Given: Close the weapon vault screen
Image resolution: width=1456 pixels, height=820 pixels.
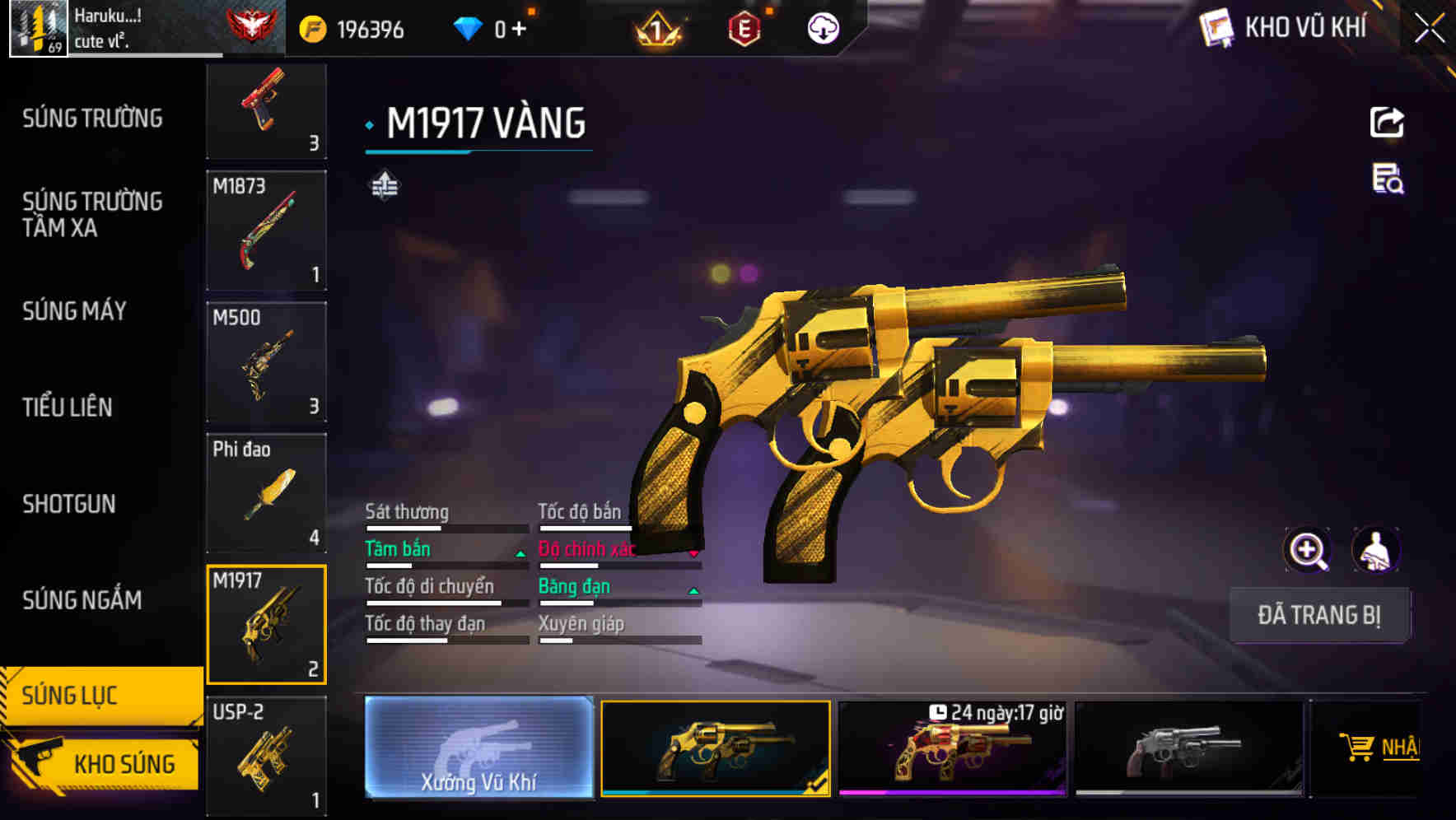Looking at the screenshot, I should point(1429,29).
